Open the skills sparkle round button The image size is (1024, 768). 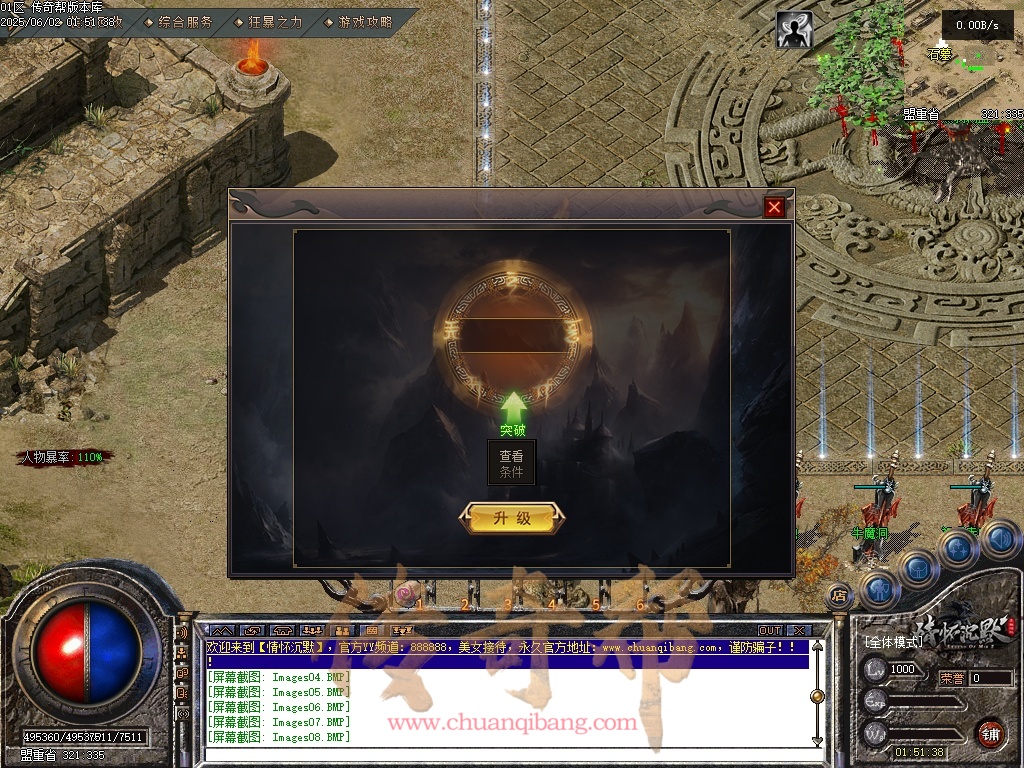957,548
